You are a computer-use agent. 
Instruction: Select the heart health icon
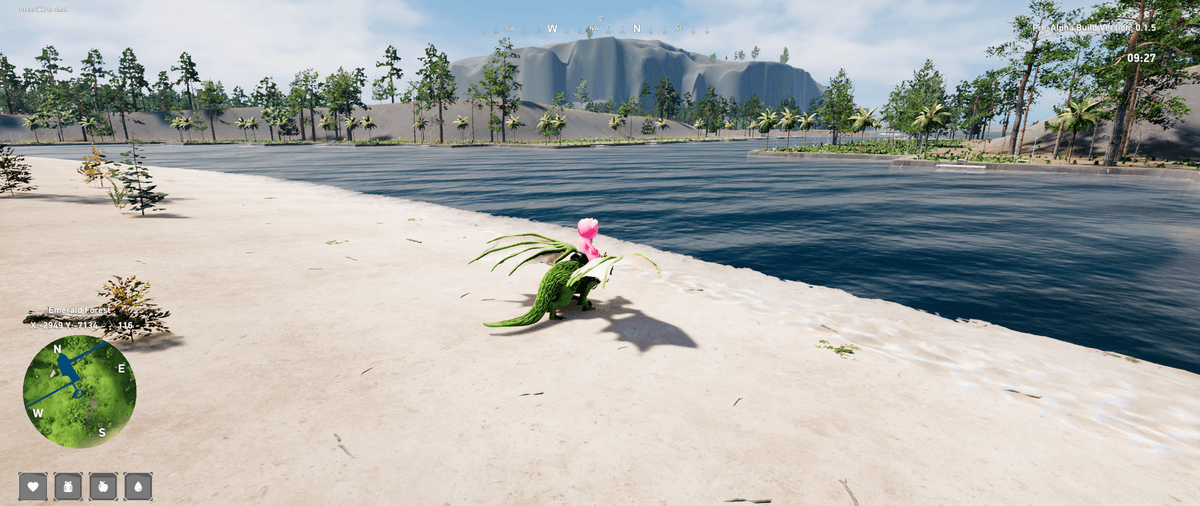point(33,486)
